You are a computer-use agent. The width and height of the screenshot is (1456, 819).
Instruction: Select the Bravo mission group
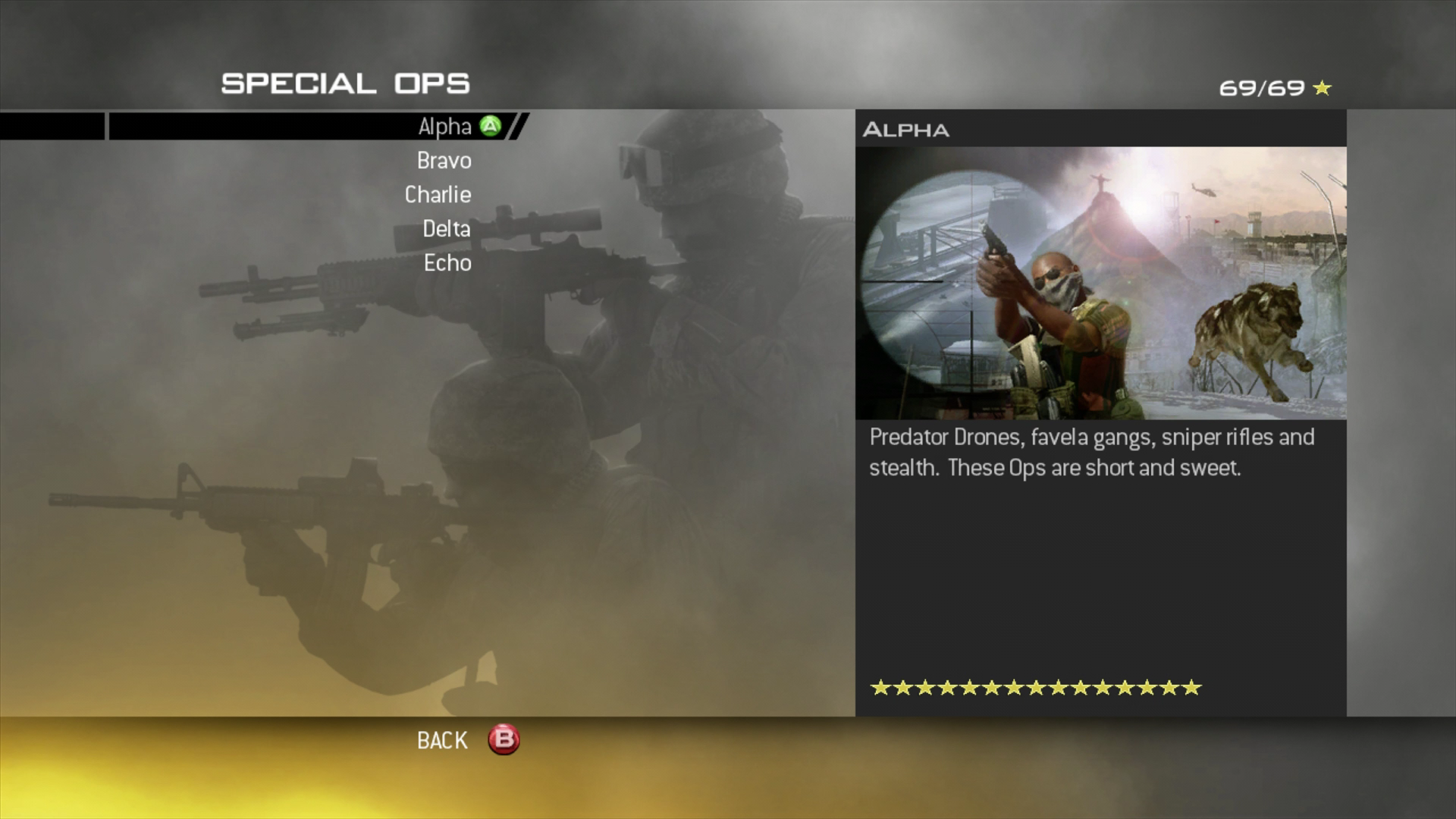point(444,161)
